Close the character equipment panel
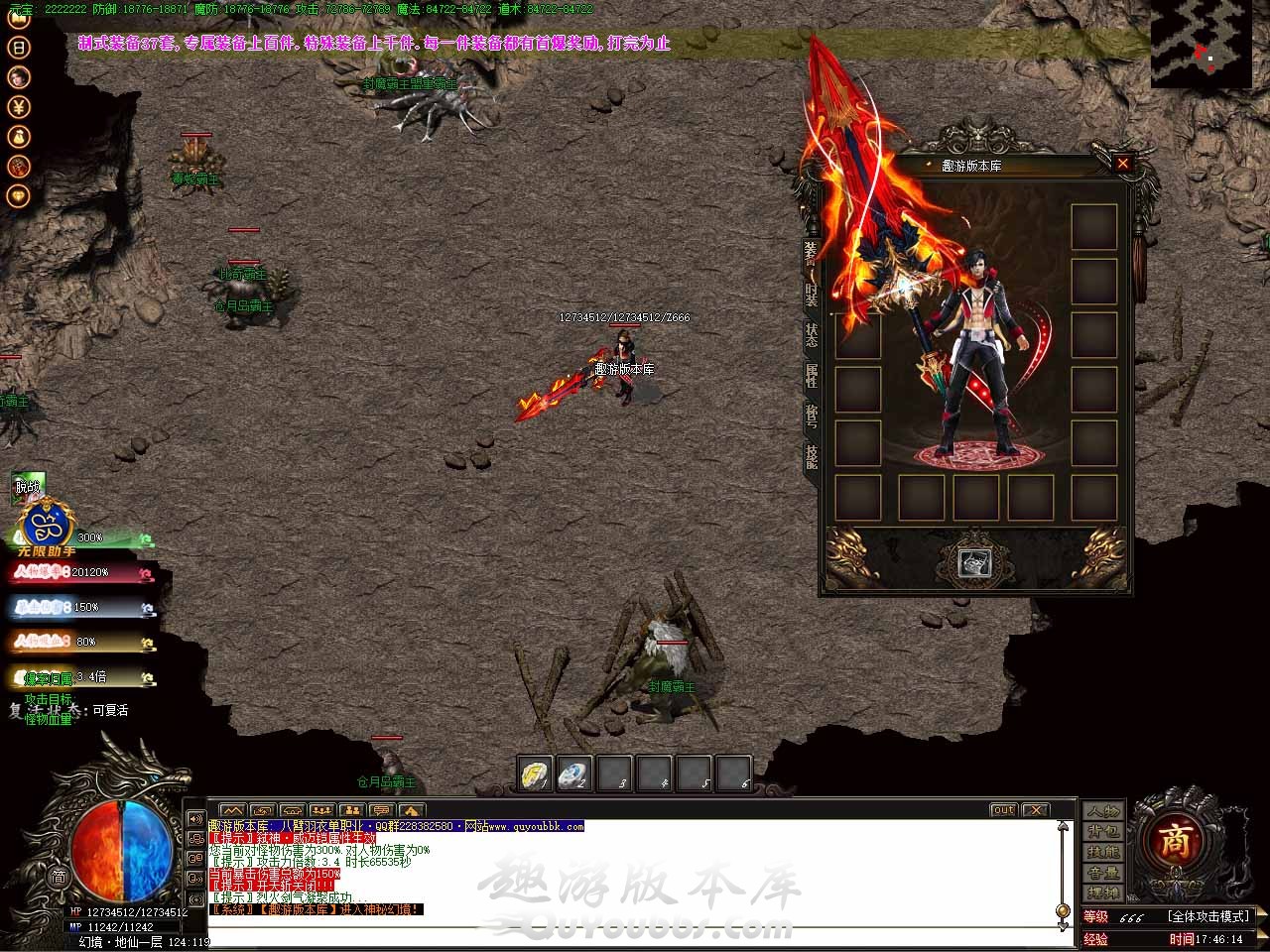 click(x=1122, y=164)
